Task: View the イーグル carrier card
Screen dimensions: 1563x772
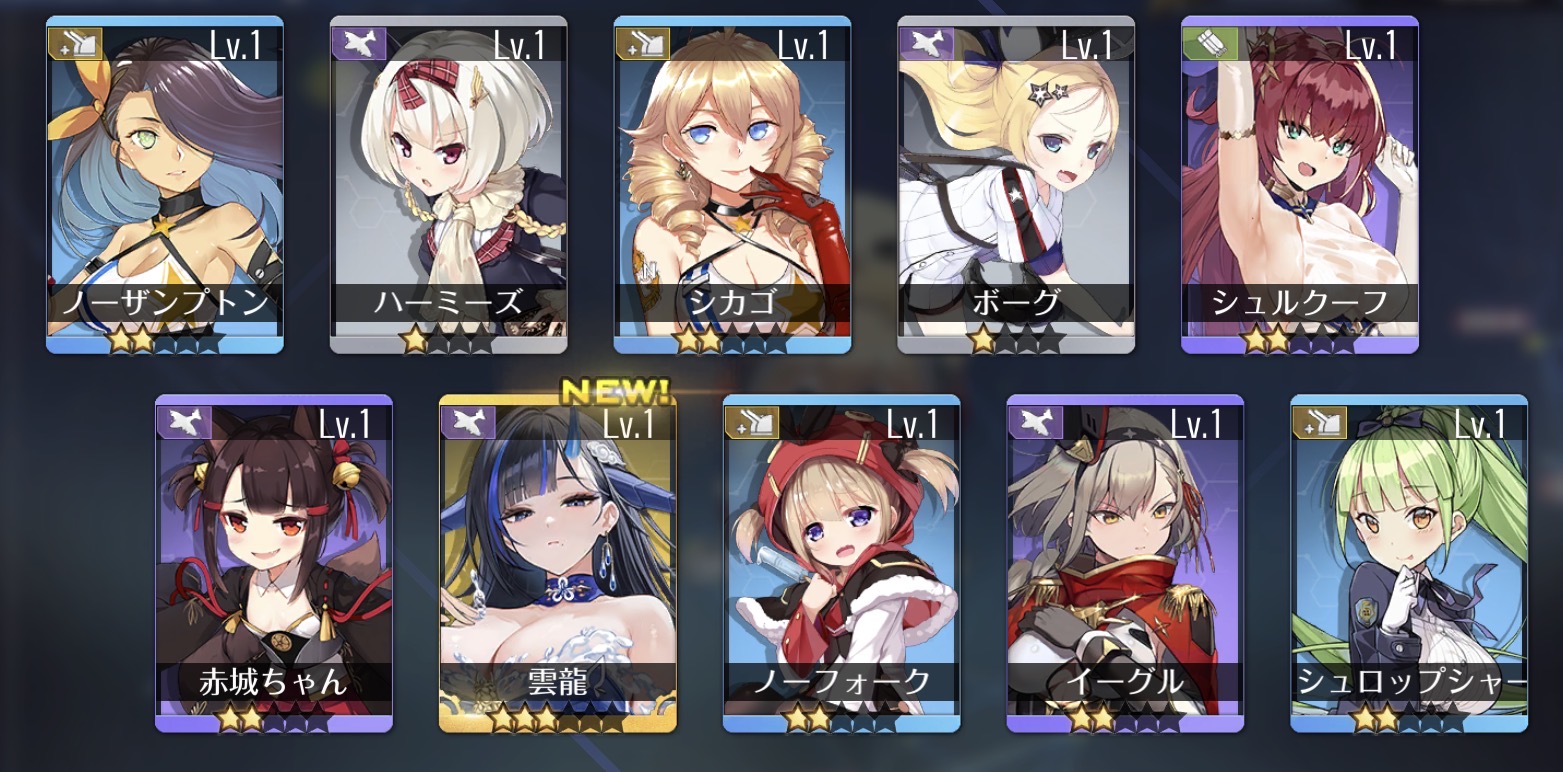Action: (1125, 563)
